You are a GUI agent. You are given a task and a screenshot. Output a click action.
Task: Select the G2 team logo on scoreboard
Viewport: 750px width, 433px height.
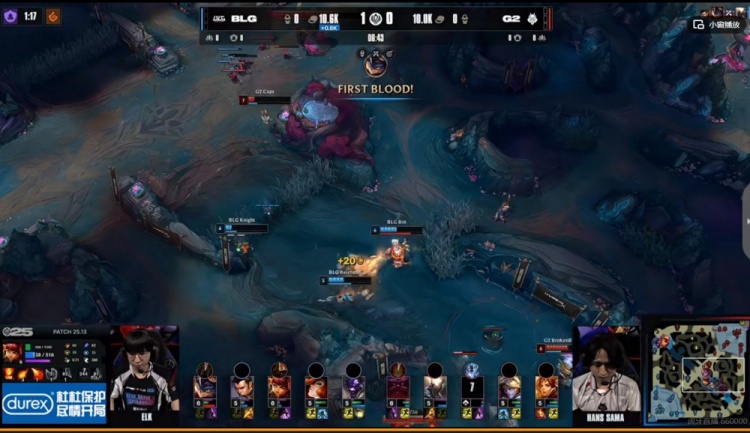click(x=533, y=18)
